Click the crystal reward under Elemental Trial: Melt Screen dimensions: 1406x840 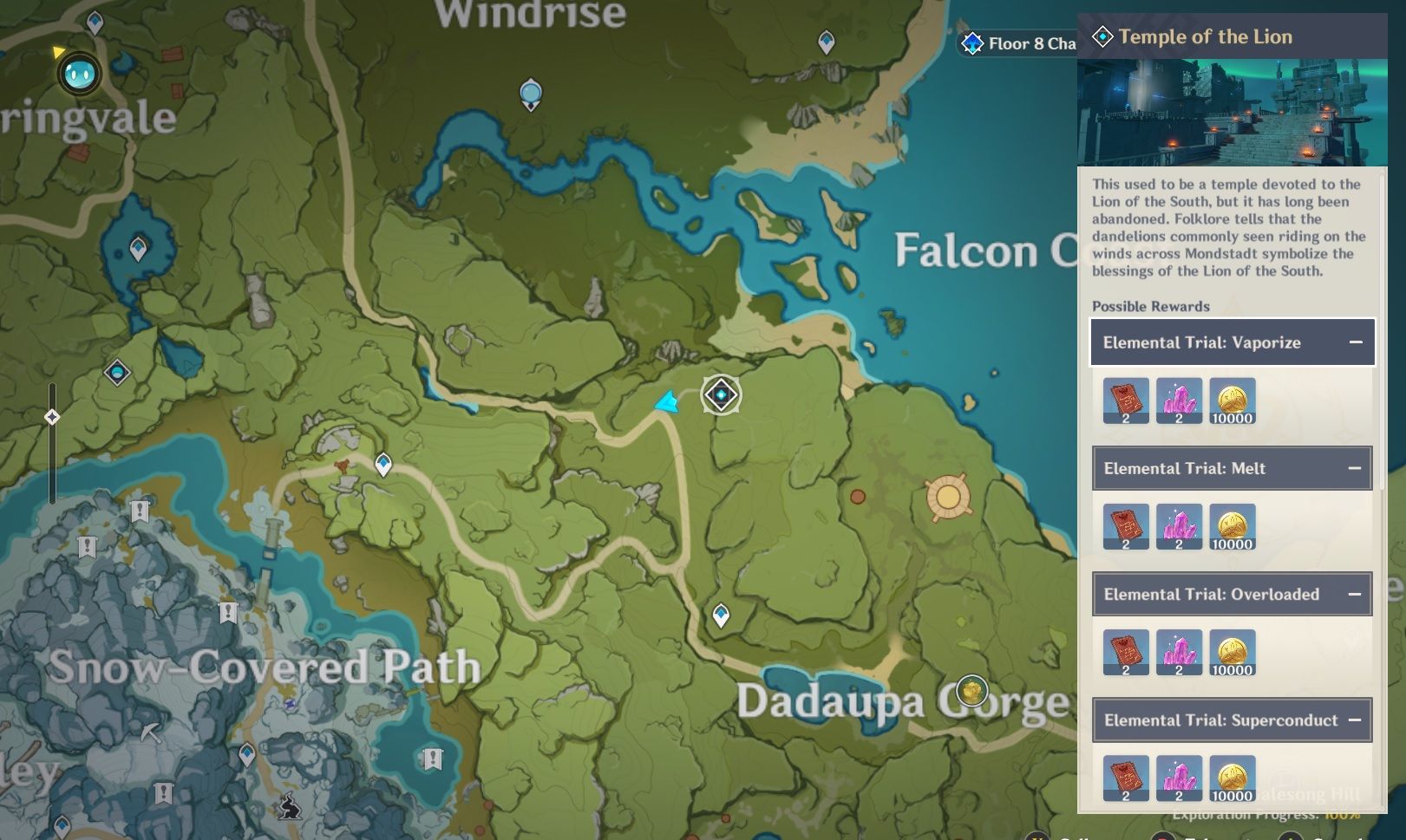[1180, 526]
